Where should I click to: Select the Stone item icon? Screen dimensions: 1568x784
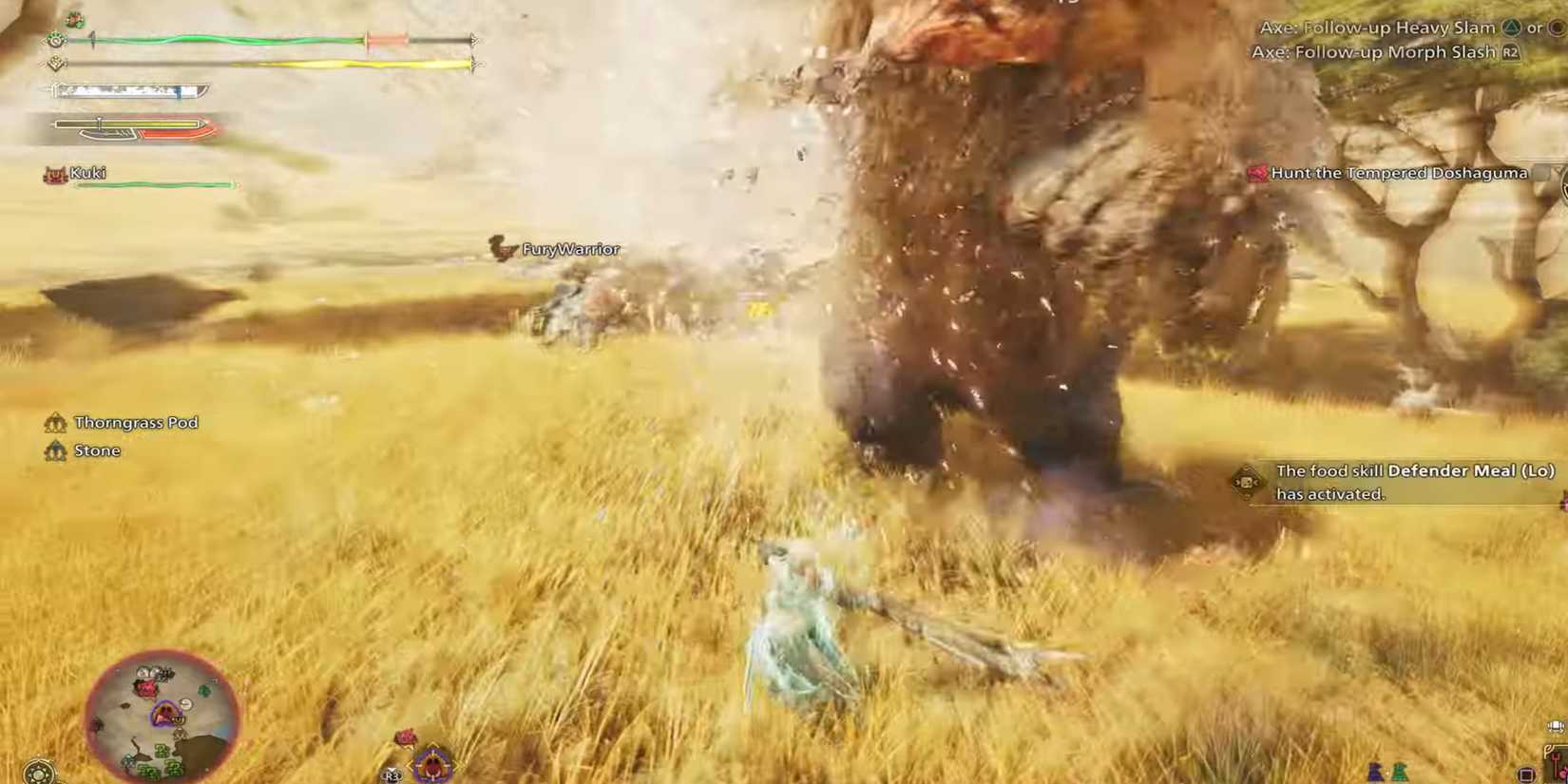55,449
